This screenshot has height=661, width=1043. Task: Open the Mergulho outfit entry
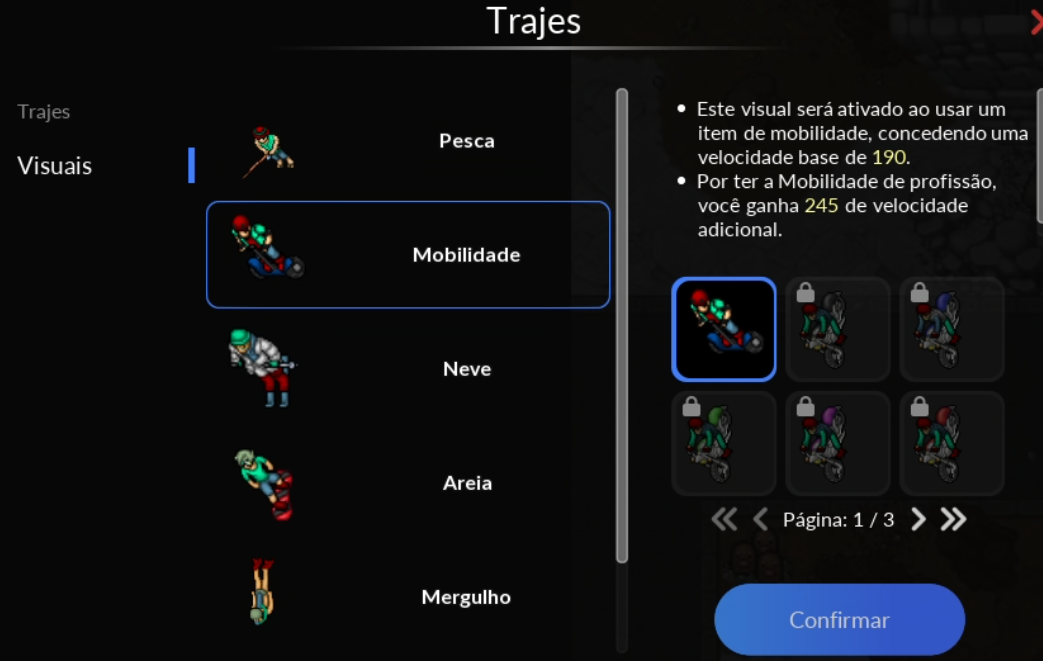[407, 597]
